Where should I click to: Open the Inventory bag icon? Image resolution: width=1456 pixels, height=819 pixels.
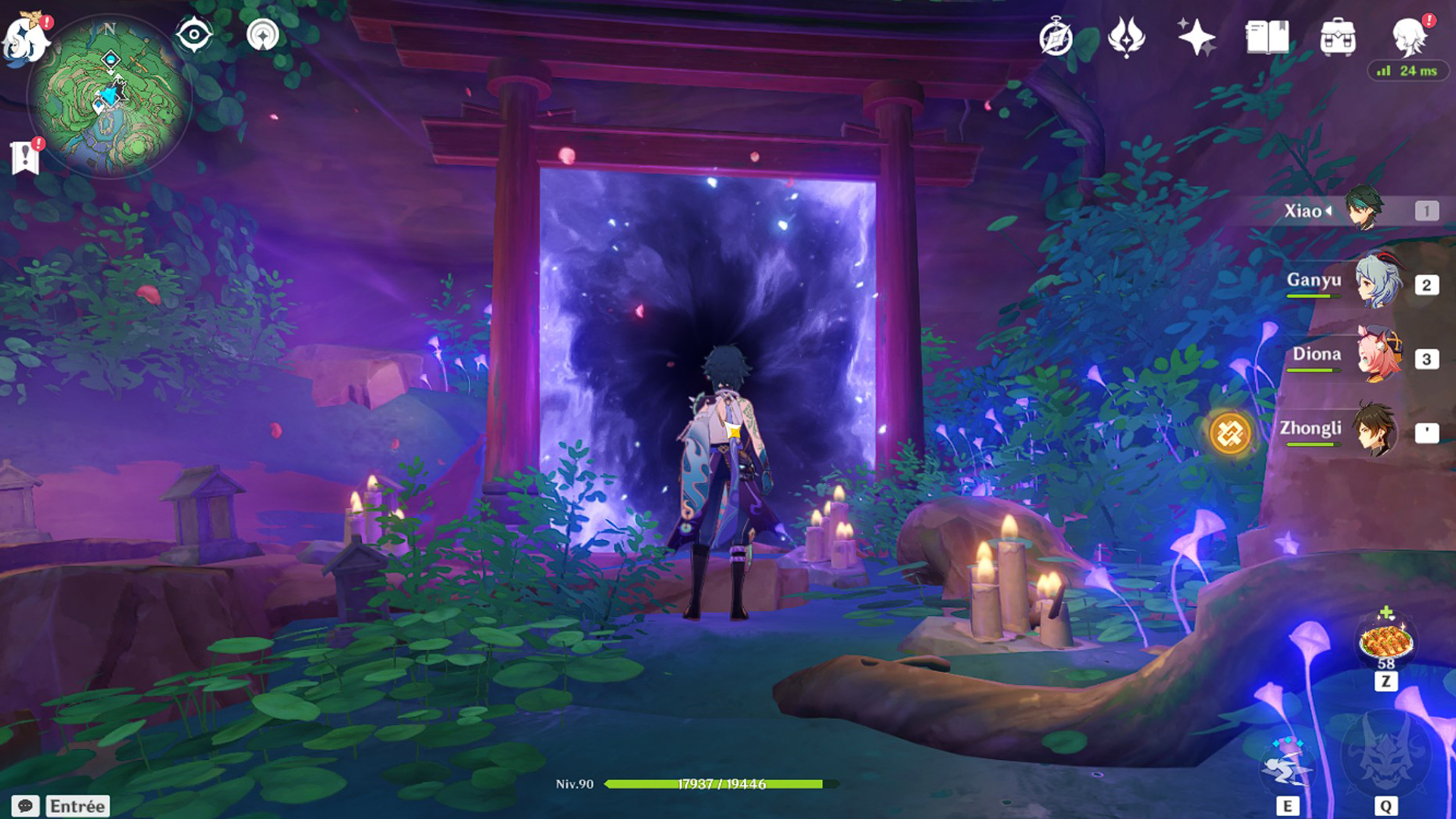[x=1339, y=34]
